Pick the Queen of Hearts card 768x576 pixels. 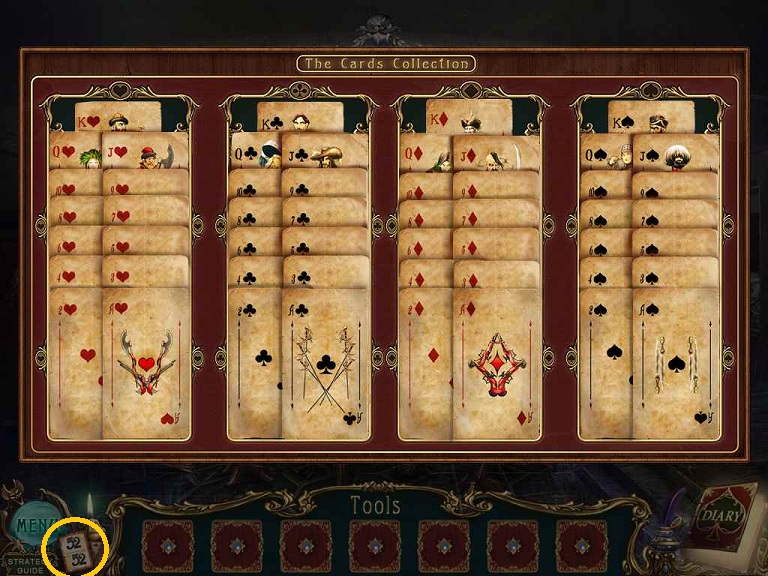coord(75,152)
